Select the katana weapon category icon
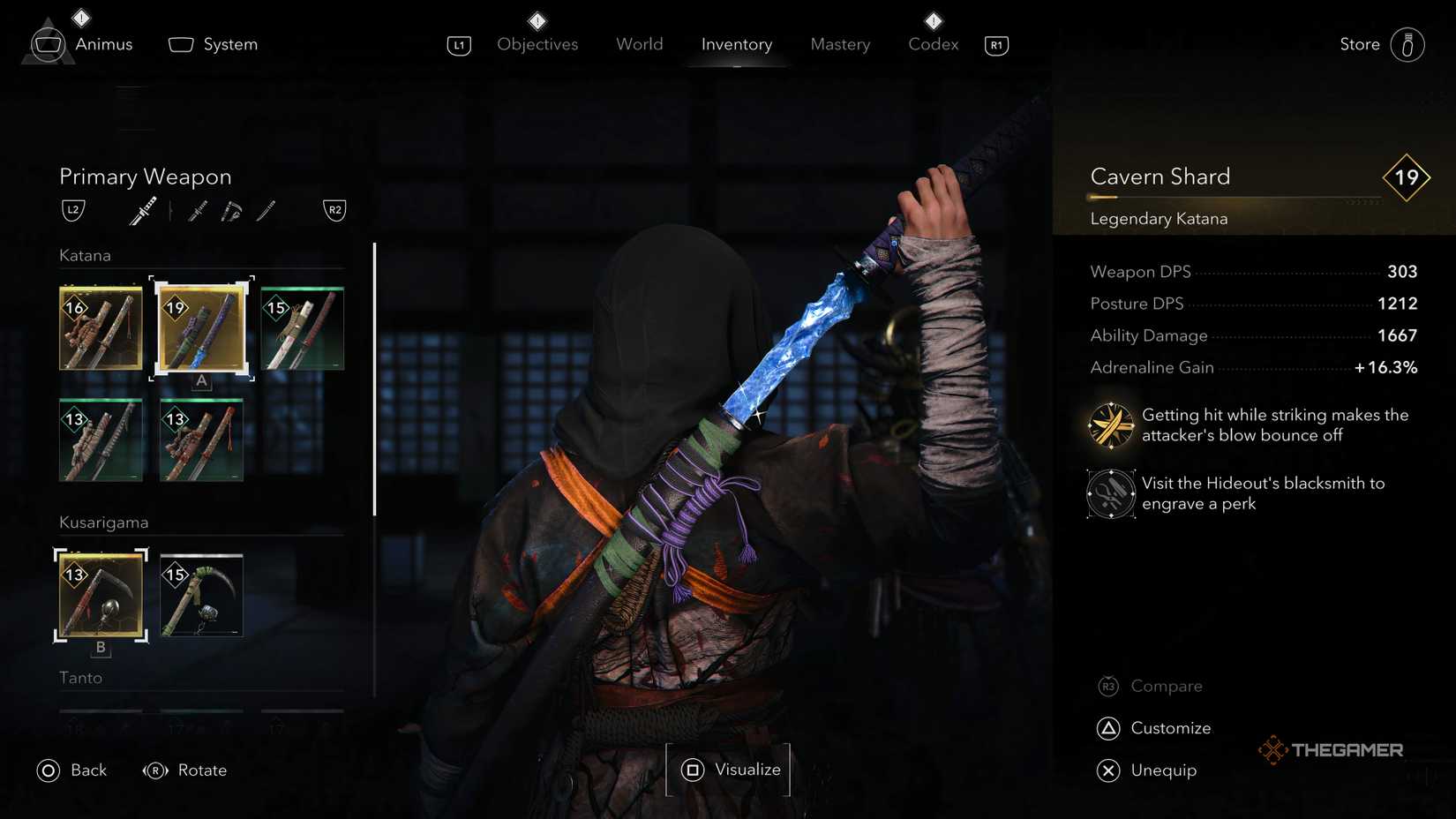Viewport: 1456px width, 819px height. pos(141,210)
